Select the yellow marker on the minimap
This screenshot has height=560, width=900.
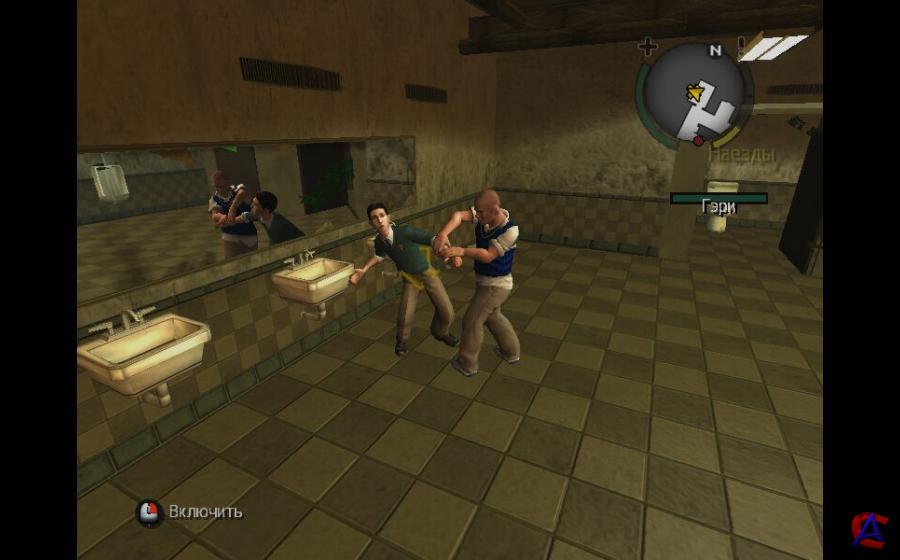pos(692,93)
